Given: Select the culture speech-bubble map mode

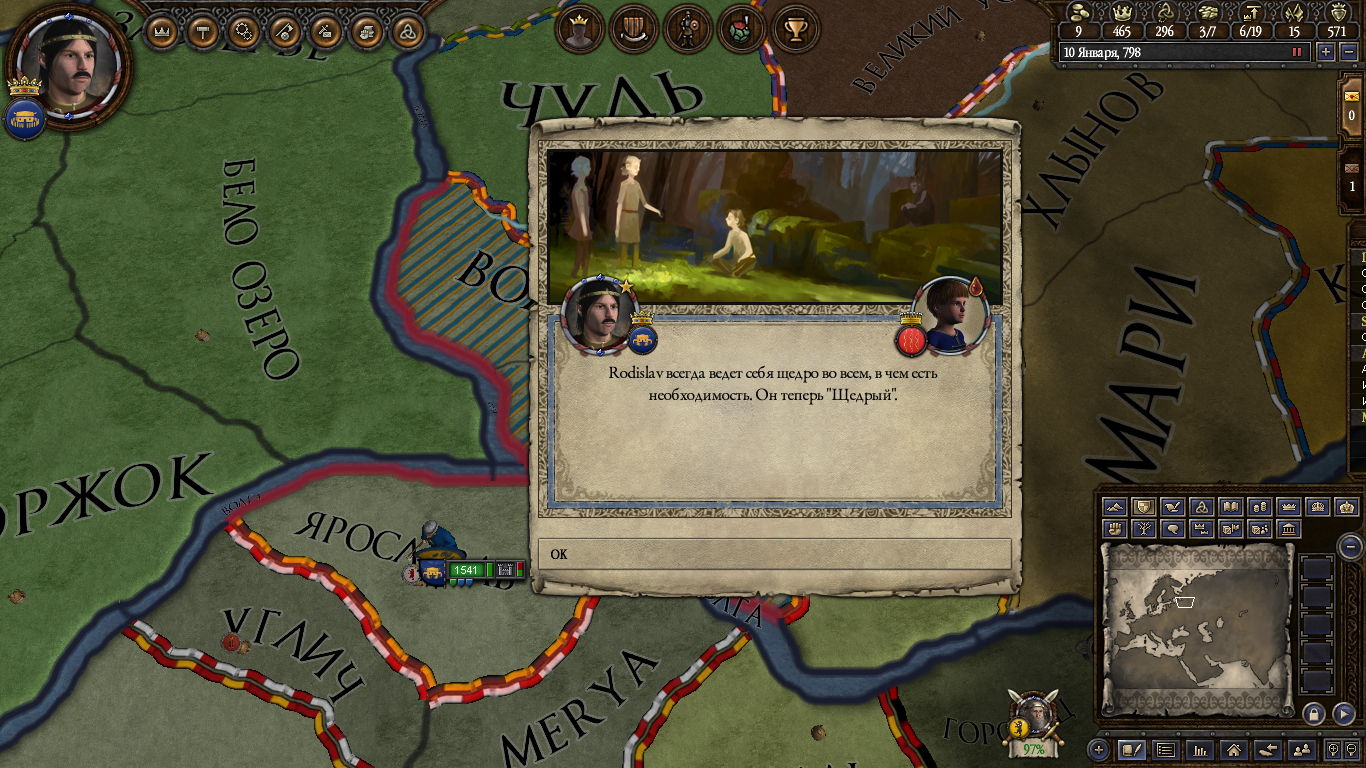Looking at the screenshot, I should click(x=1174, y=528).
